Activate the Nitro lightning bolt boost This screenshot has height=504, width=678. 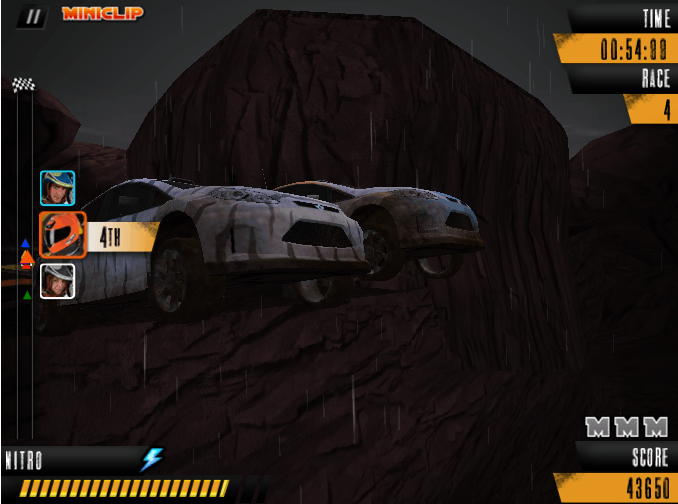[x=151, y=459]
